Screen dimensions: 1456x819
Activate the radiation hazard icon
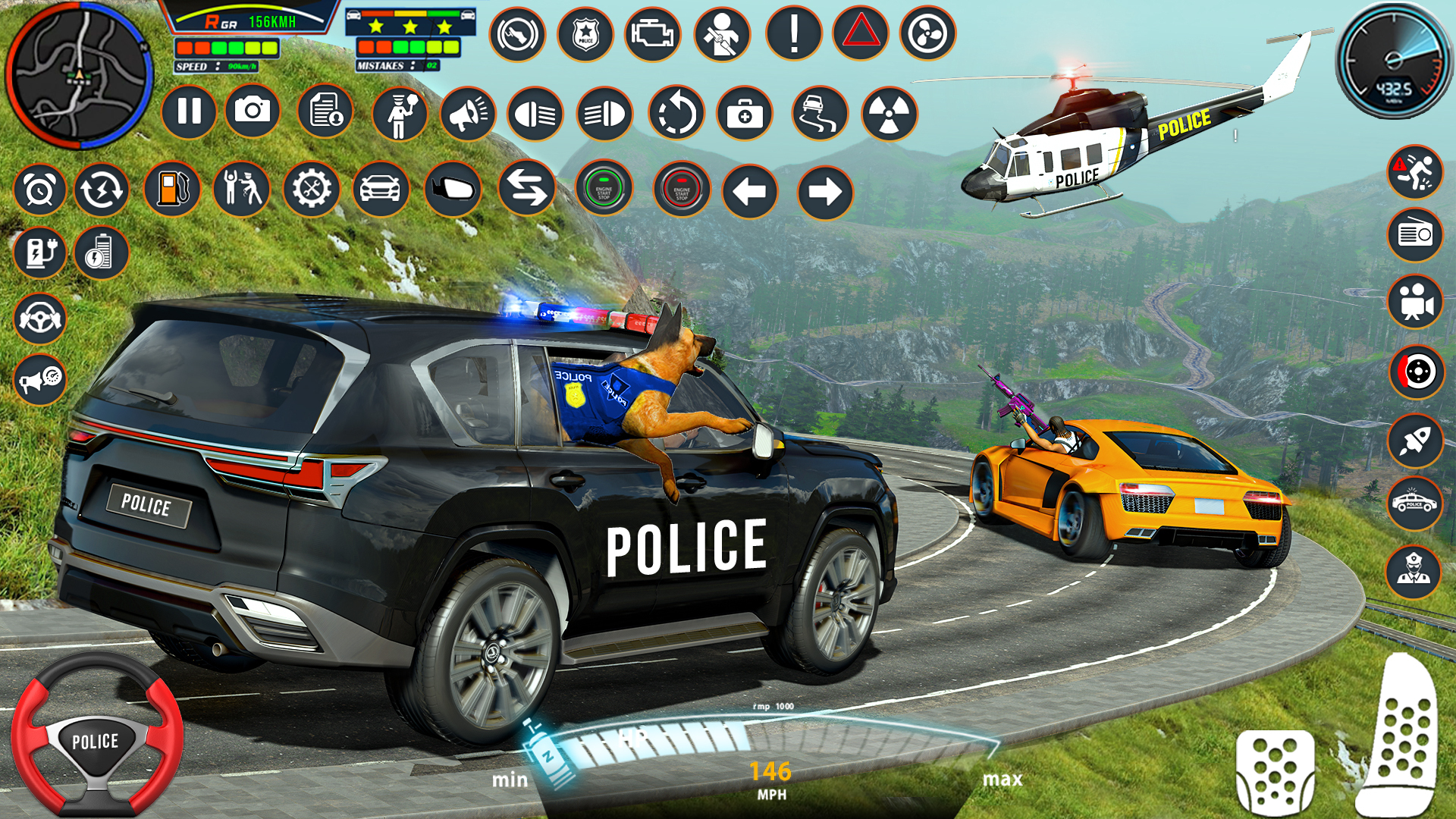889,115
